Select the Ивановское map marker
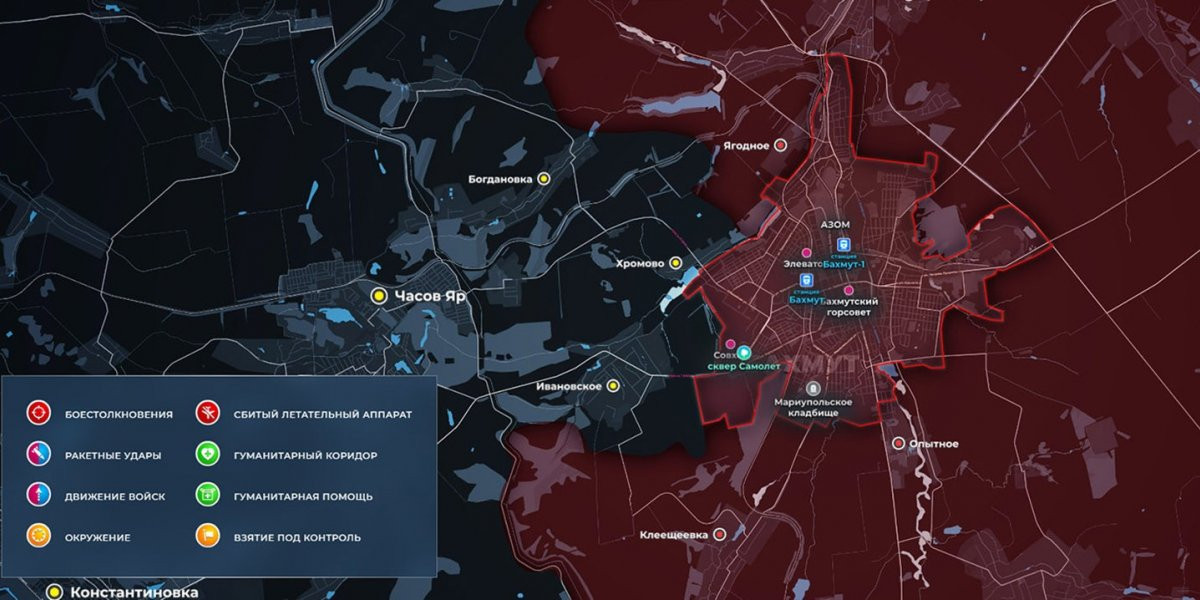The image size is (1200, 600). (x=614, y=386)
